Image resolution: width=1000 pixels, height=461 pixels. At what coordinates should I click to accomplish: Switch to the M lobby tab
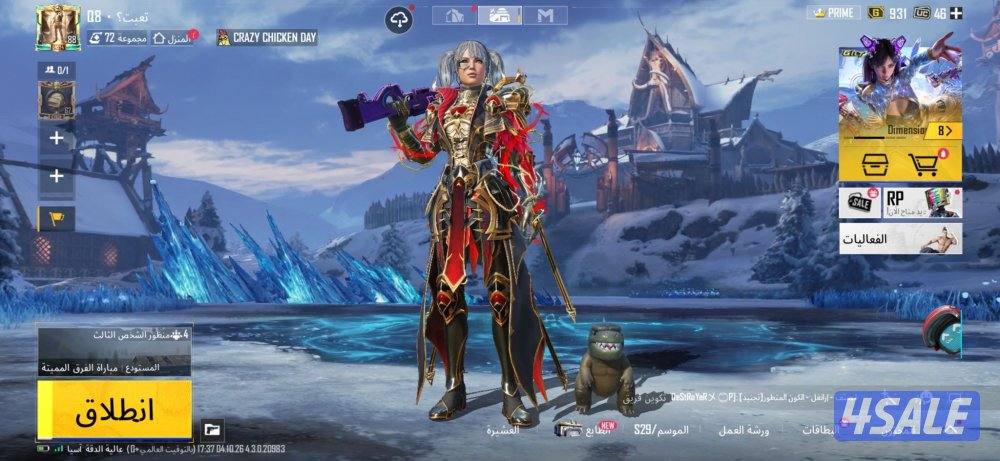(x=545, y=15)
